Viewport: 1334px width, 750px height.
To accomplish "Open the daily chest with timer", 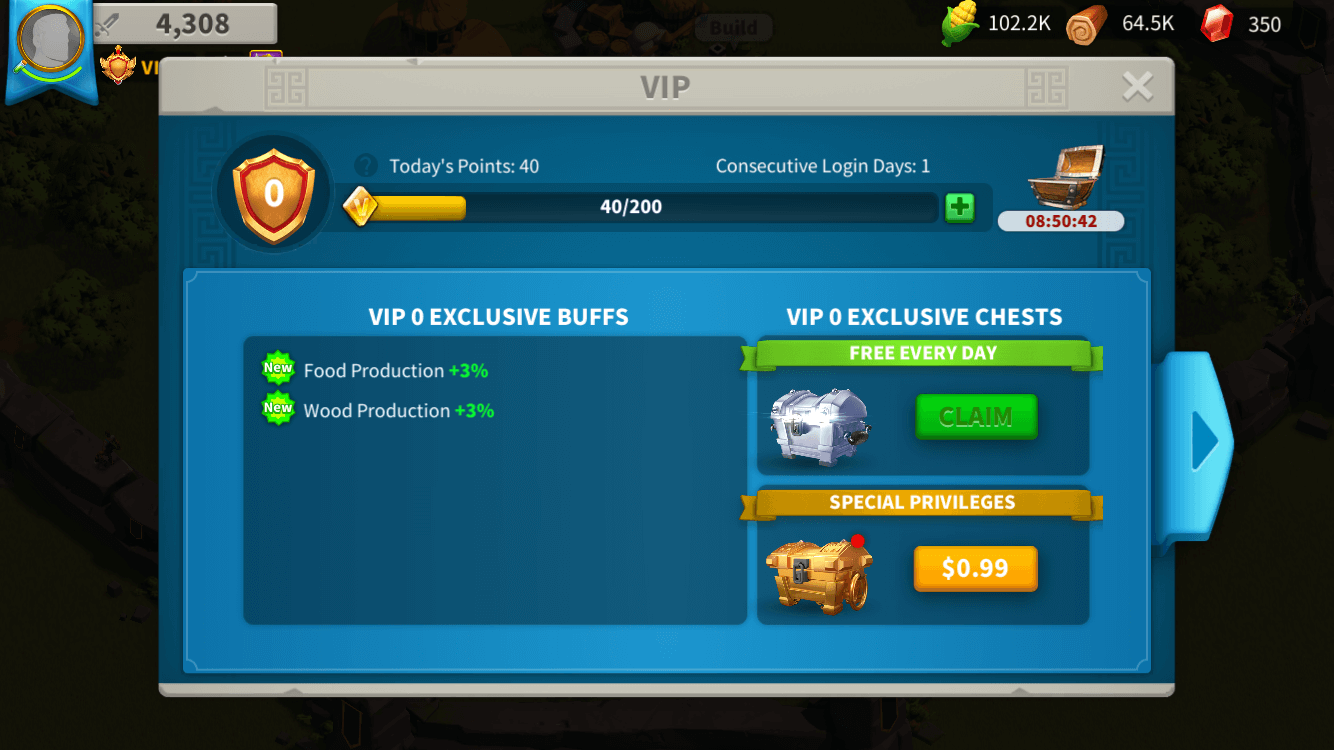I will pos(1061,180).
